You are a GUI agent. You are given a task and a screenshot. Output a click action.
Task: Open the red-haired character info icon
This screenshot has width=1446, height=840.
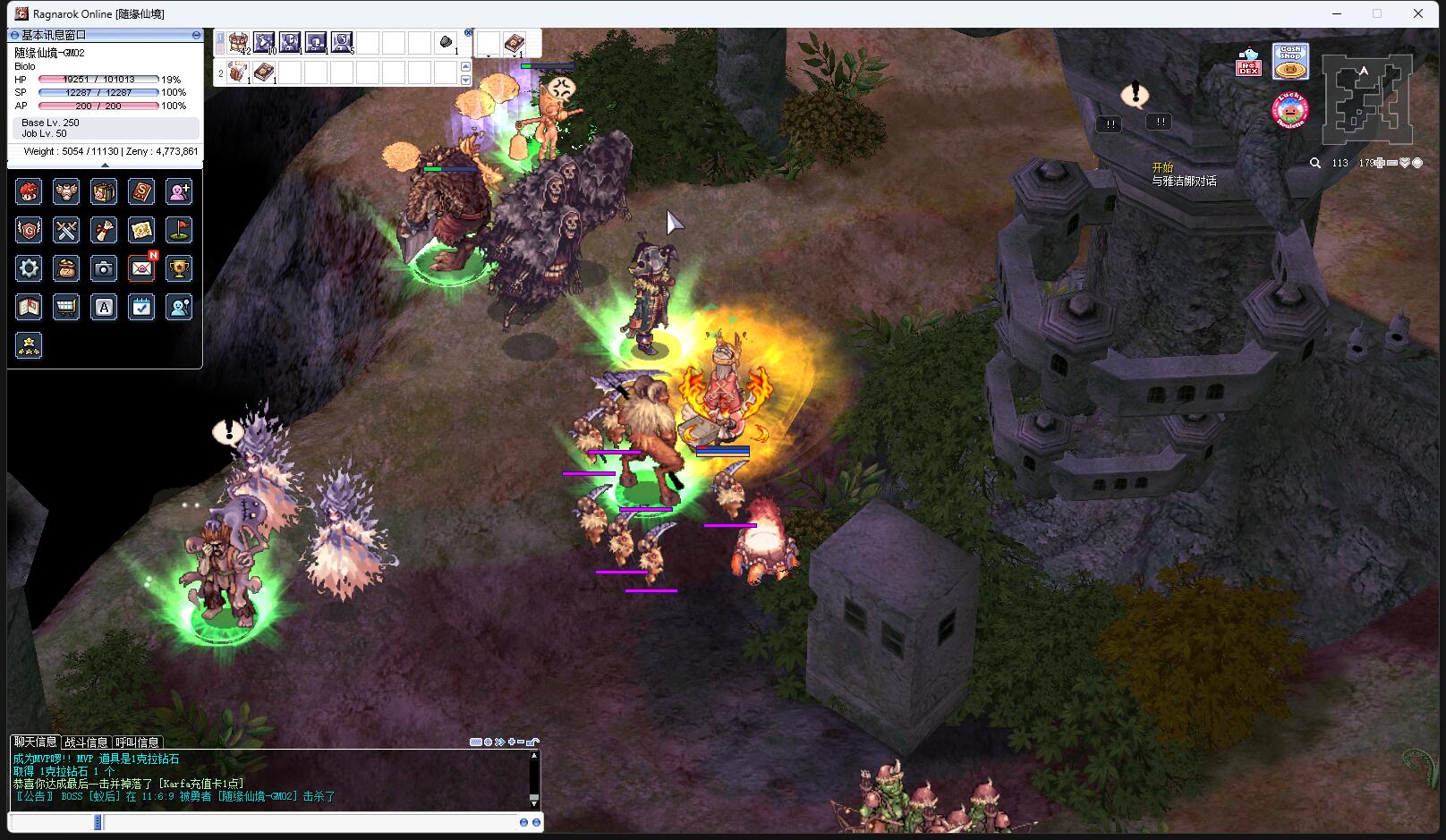29,191
